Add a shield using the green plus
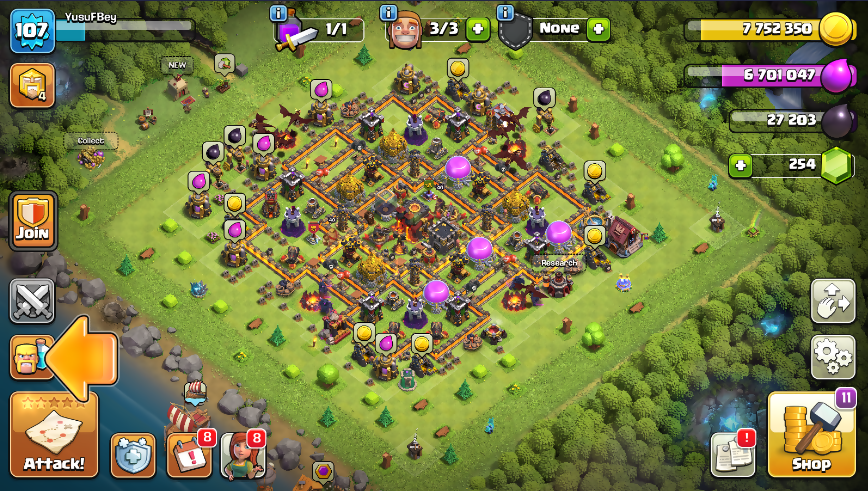Screen dimensions: 868x491 [x=599, y=29]
